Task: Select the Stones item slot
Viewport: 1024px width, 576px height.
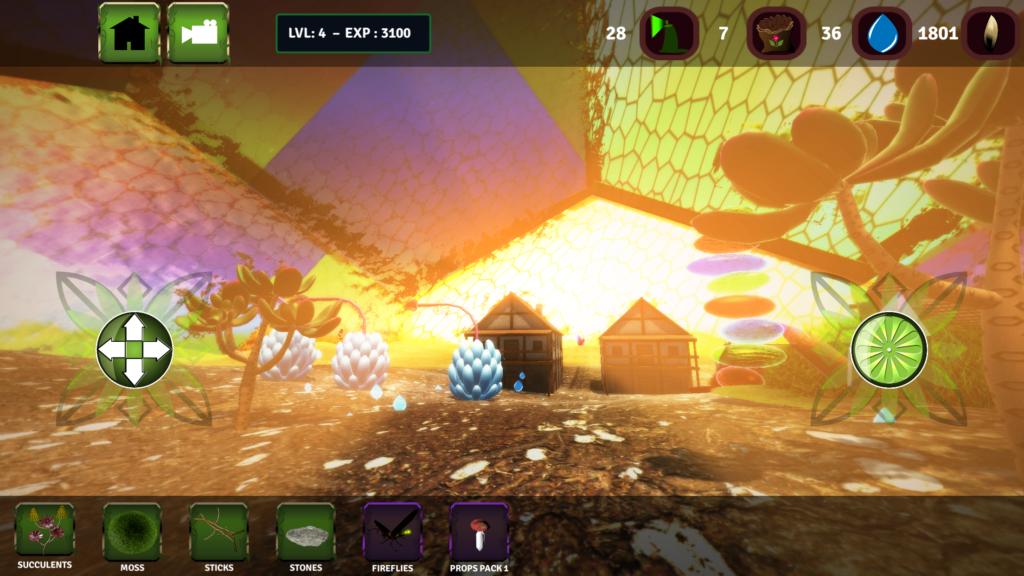Action: [x=306, y=530]
